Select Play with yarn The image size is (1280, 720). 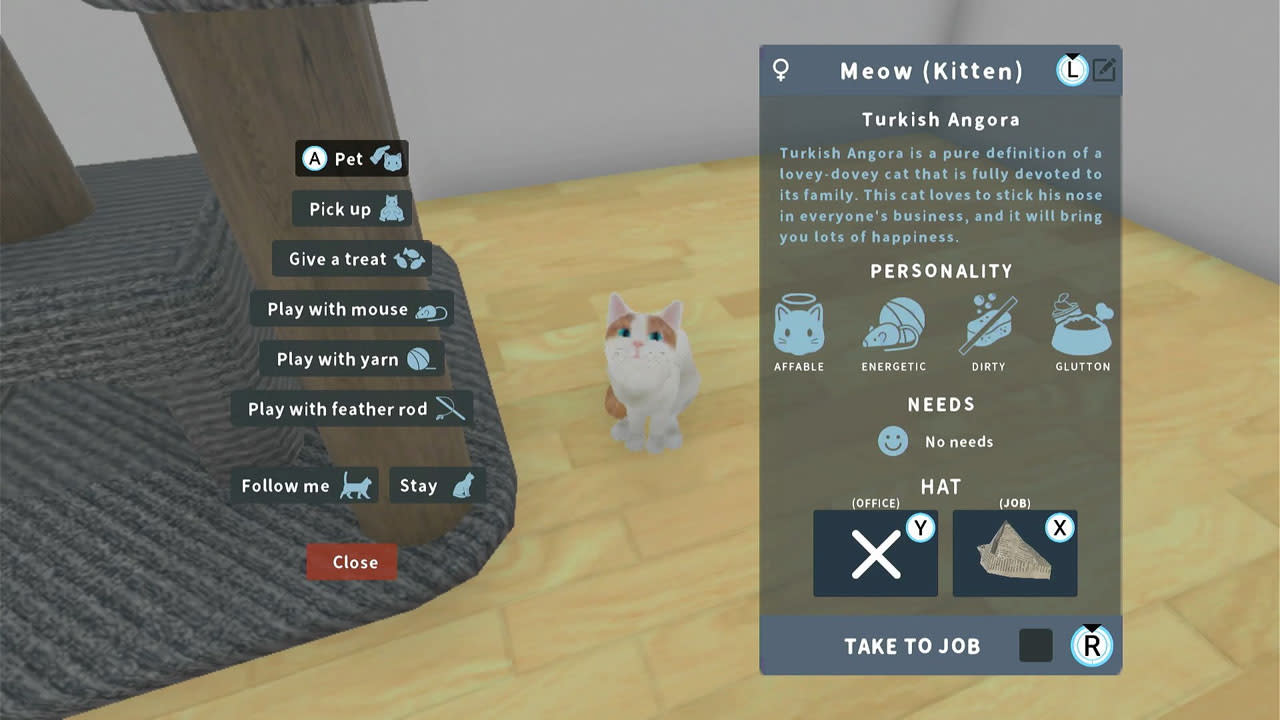click(x=351, y=358)
